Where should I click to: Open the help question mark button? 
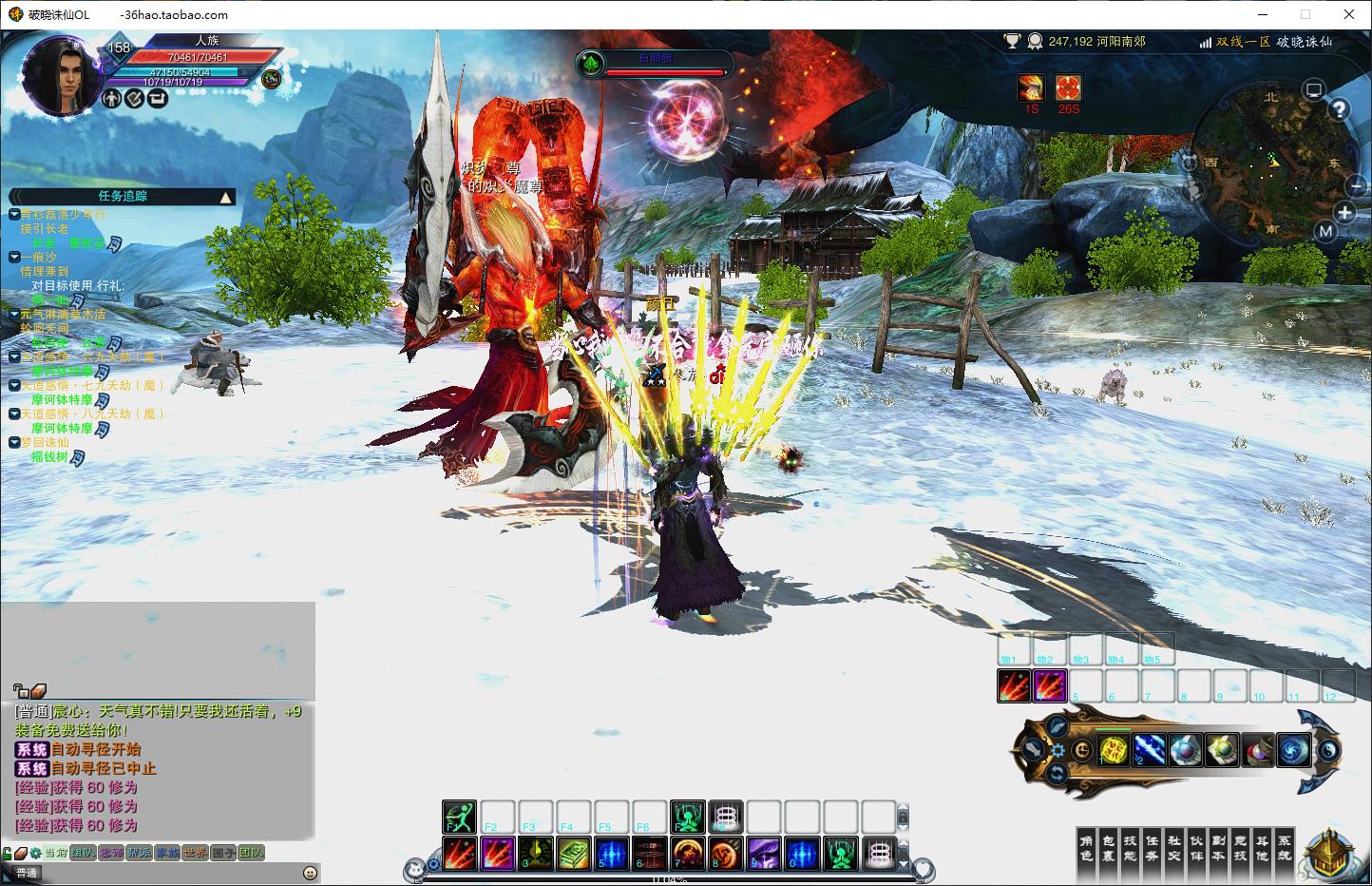1339,109
